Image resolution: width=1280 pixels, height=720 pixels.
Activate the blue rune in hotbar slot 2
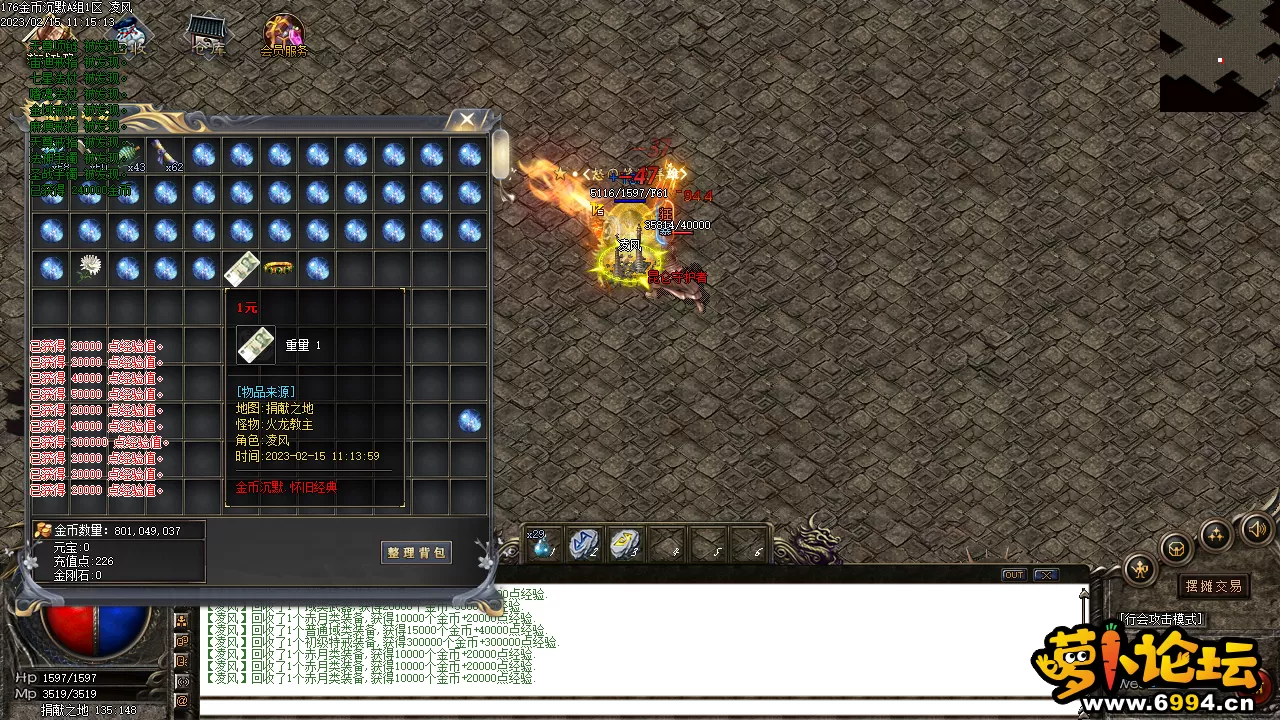(584, 545)
